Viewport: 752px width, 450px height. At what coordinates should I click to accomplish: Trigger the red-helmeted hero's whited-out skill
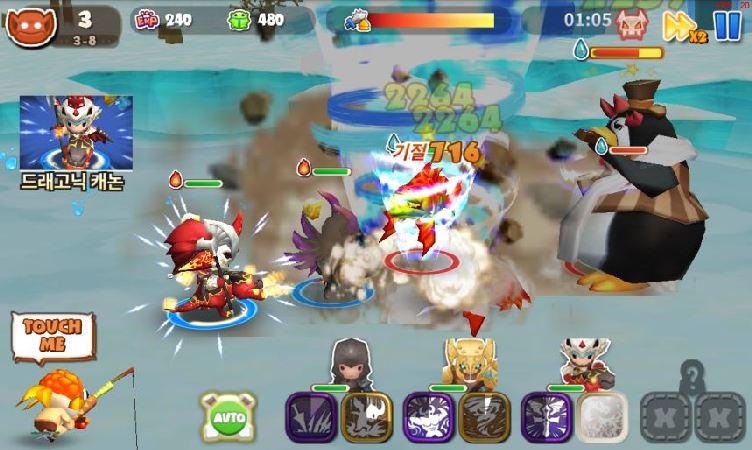(x=603, y=415)
